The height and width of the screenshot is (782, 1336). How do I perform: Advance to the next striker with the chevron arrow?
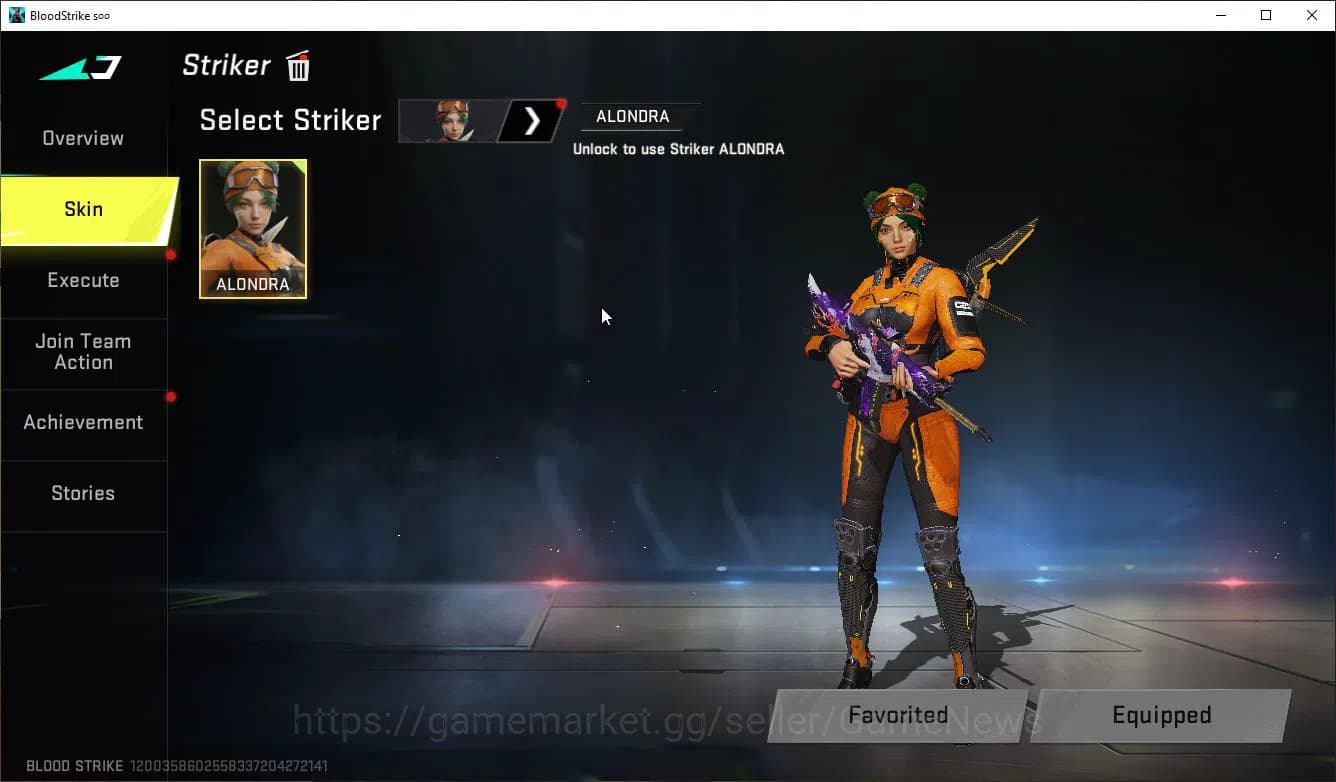click(531, 120)
